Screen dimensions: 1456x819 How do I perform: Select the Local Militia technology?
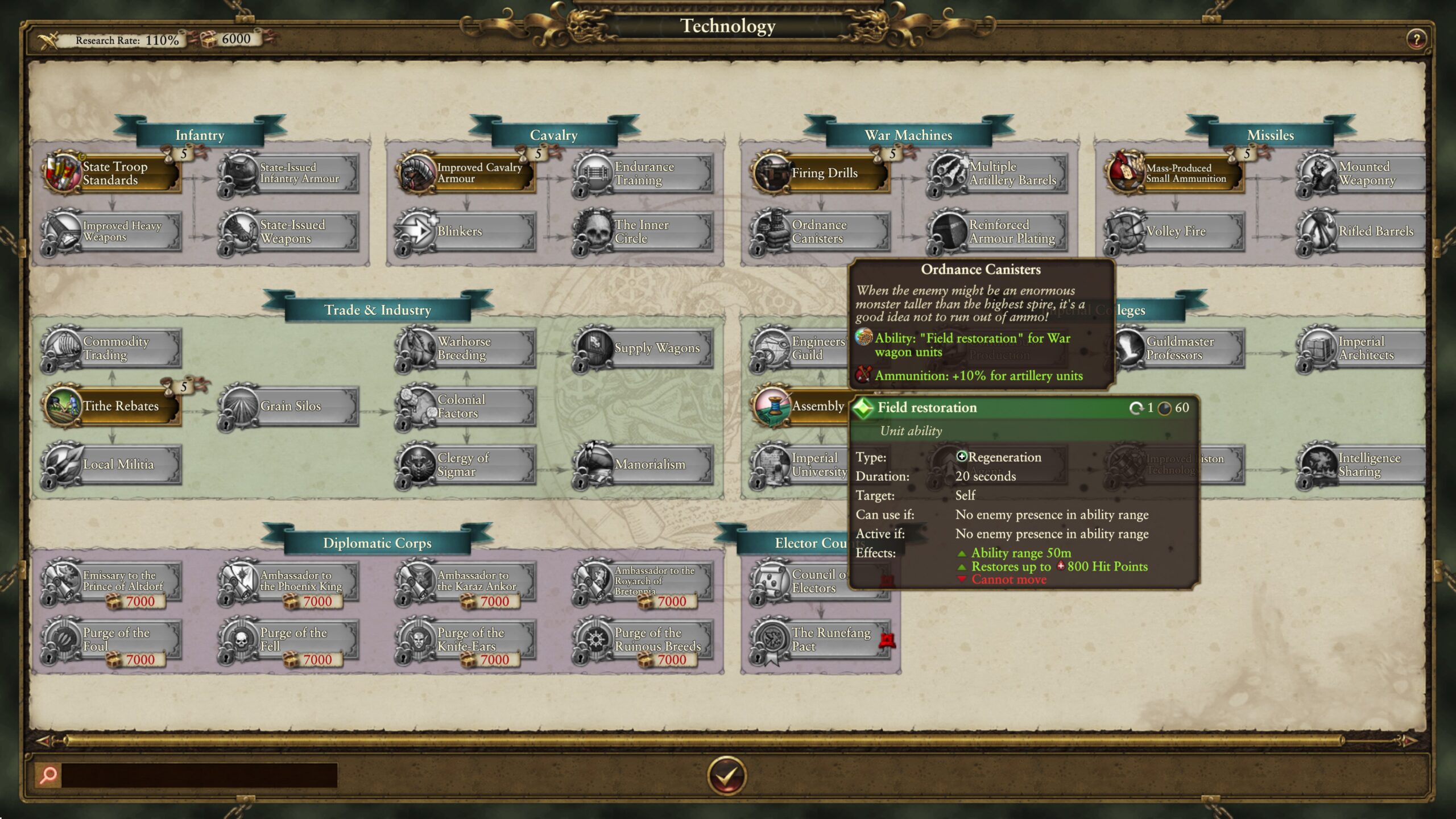112,465
